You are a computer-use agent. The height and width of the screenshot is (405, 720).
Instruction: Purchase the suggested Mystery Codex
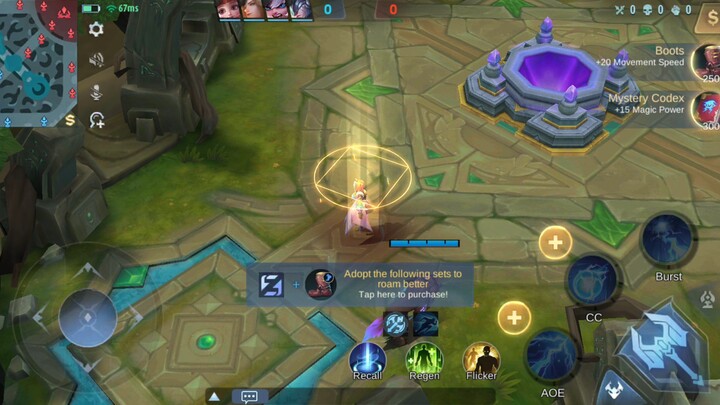(705, 107)
